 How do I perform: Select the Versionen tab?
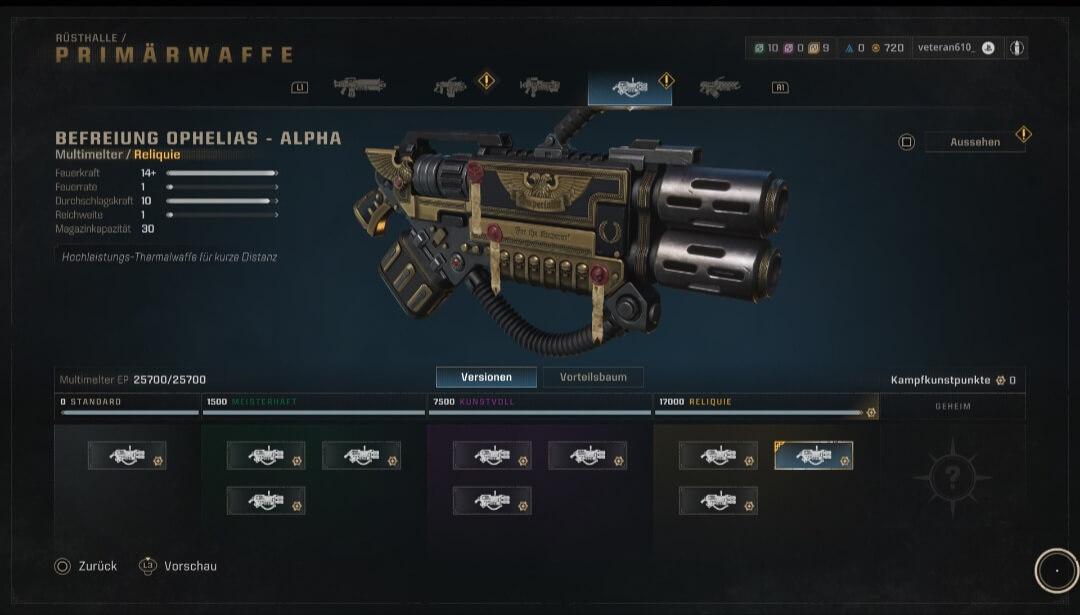pos(486,377)
